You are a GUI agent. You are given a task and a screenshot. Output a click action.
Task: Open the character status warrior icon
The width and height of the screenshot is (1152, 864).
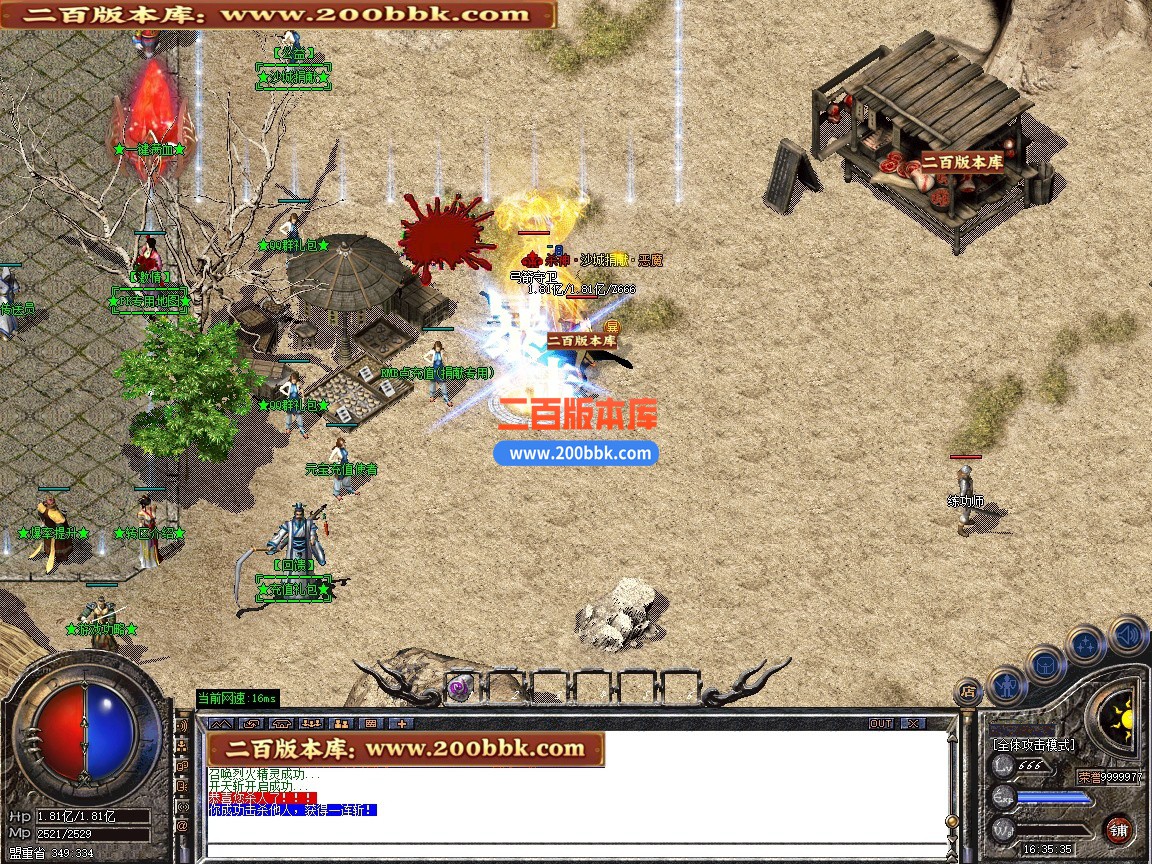[1007, 684]
